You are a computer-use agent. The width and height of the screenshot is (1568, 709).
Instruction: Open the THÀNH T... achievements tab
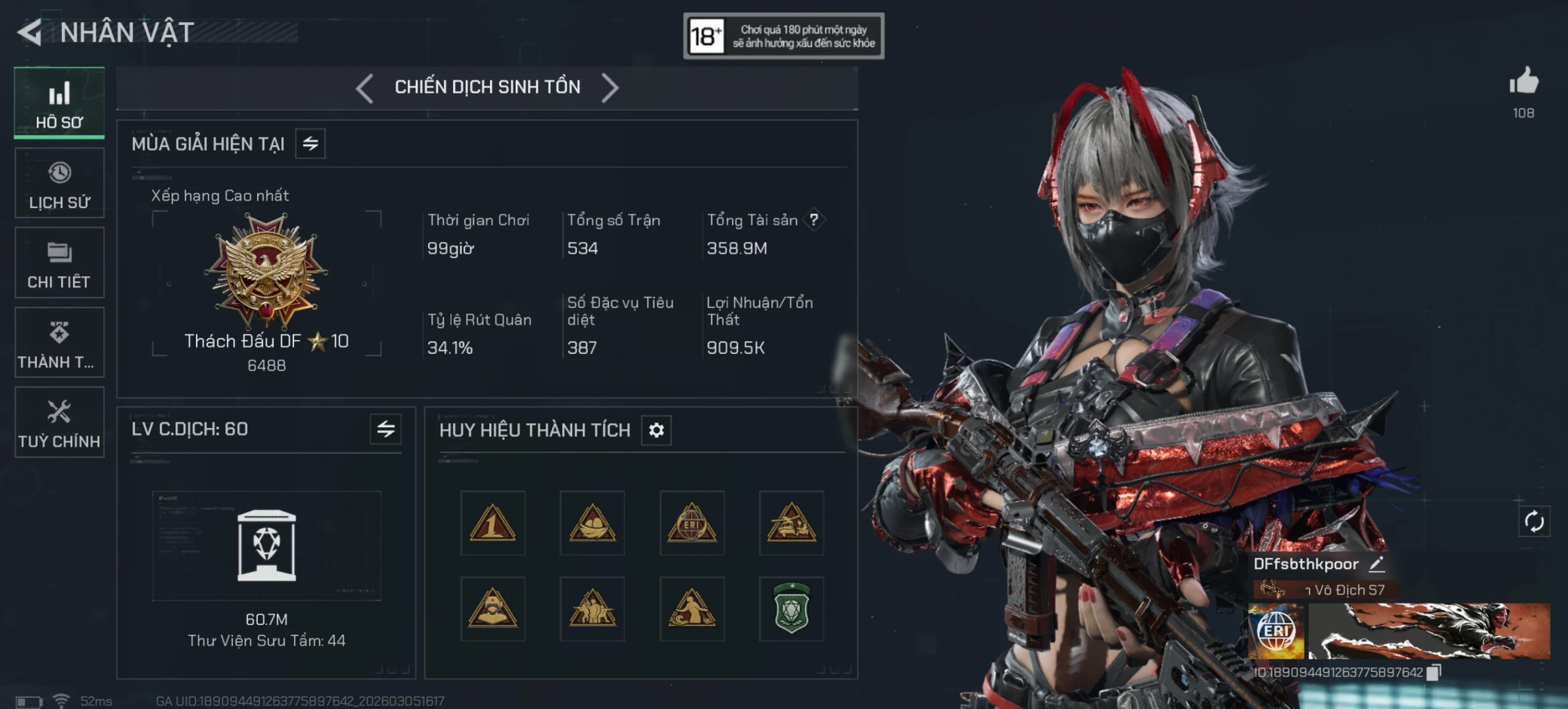point(59,343)
